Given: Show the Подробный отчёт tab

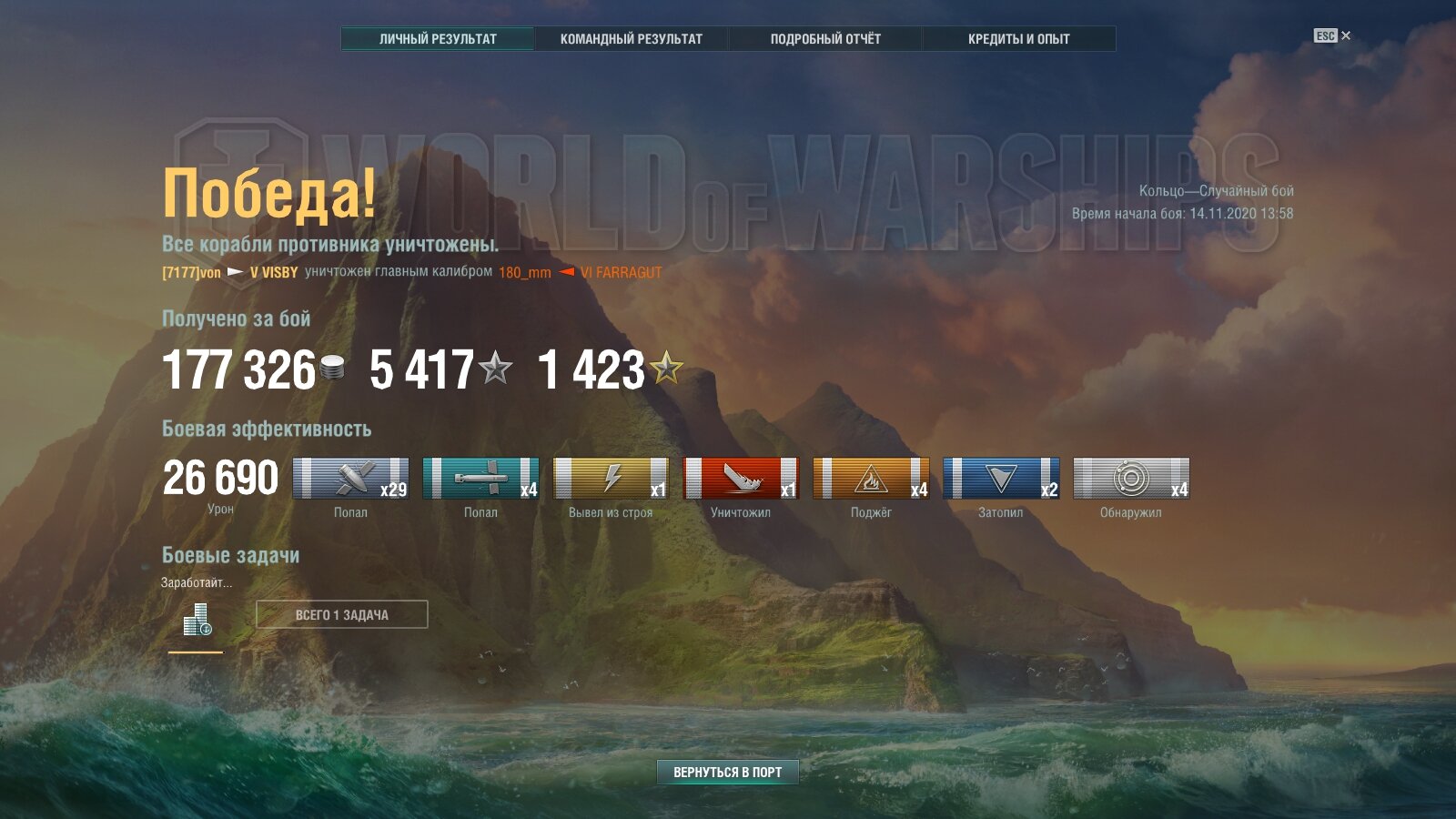Looking at the screenshot, I should (x=825, y=39).
